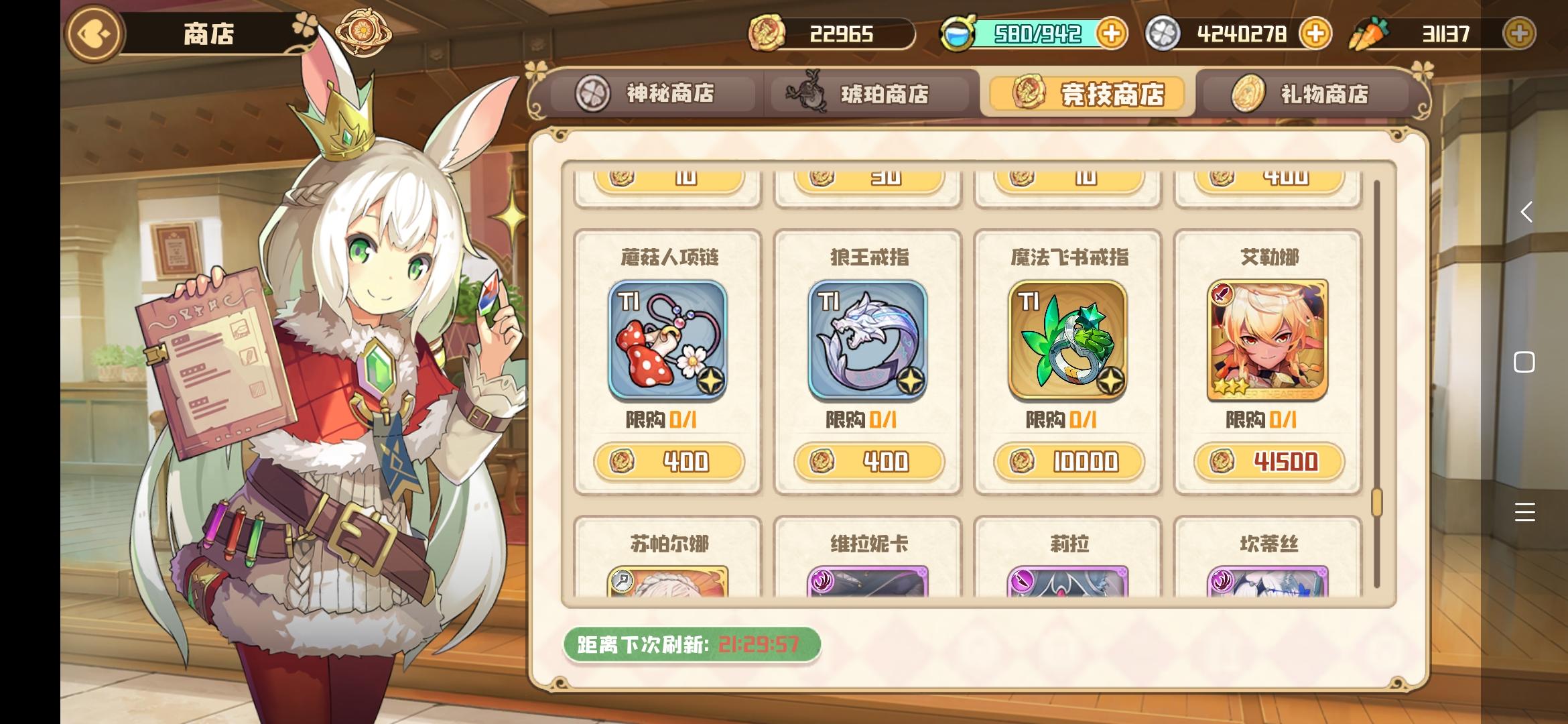The width and height of the screenshot is (1568, 724).
Task: Open the 莉拉 character thumbnail
Action: (x=1065, y=585)
